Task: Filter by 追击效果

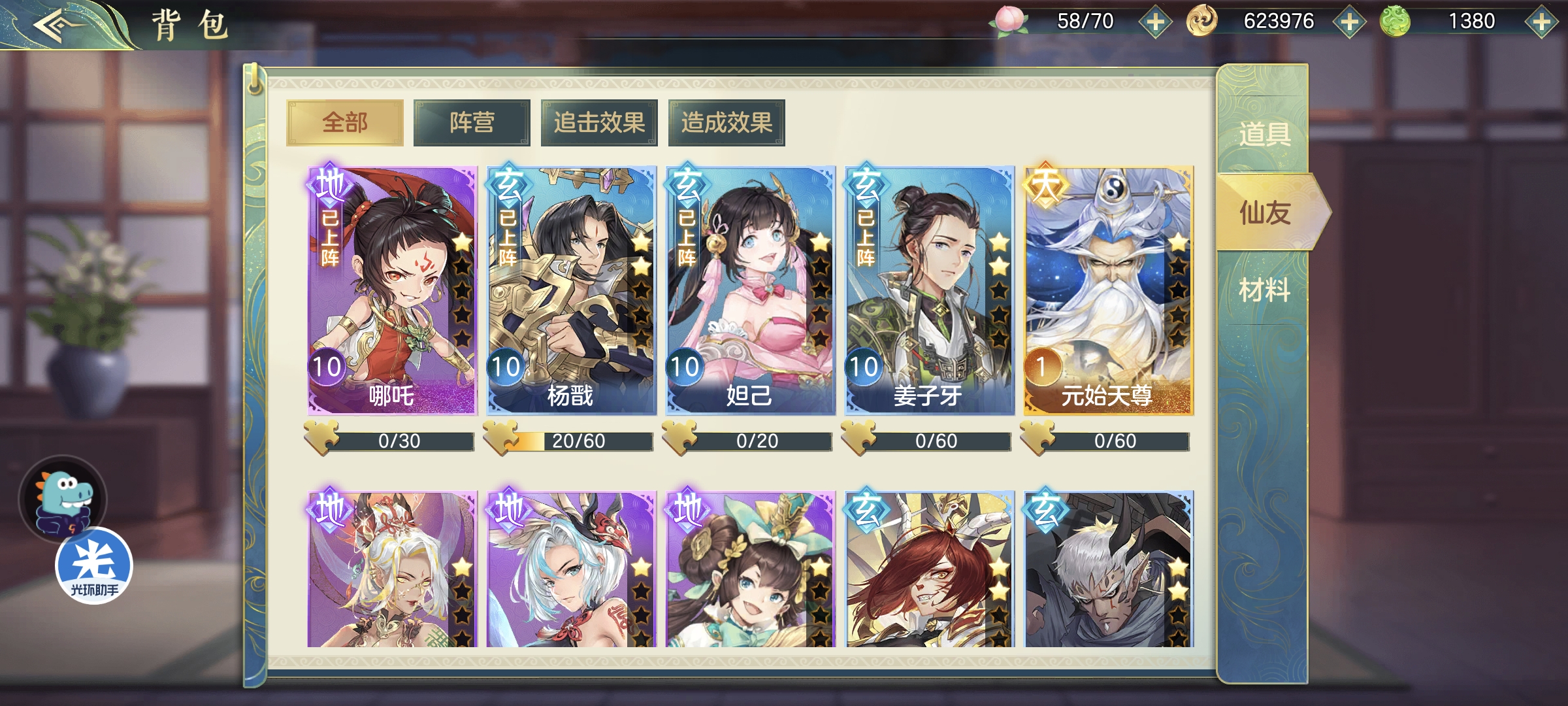Action: coord(598,122)
